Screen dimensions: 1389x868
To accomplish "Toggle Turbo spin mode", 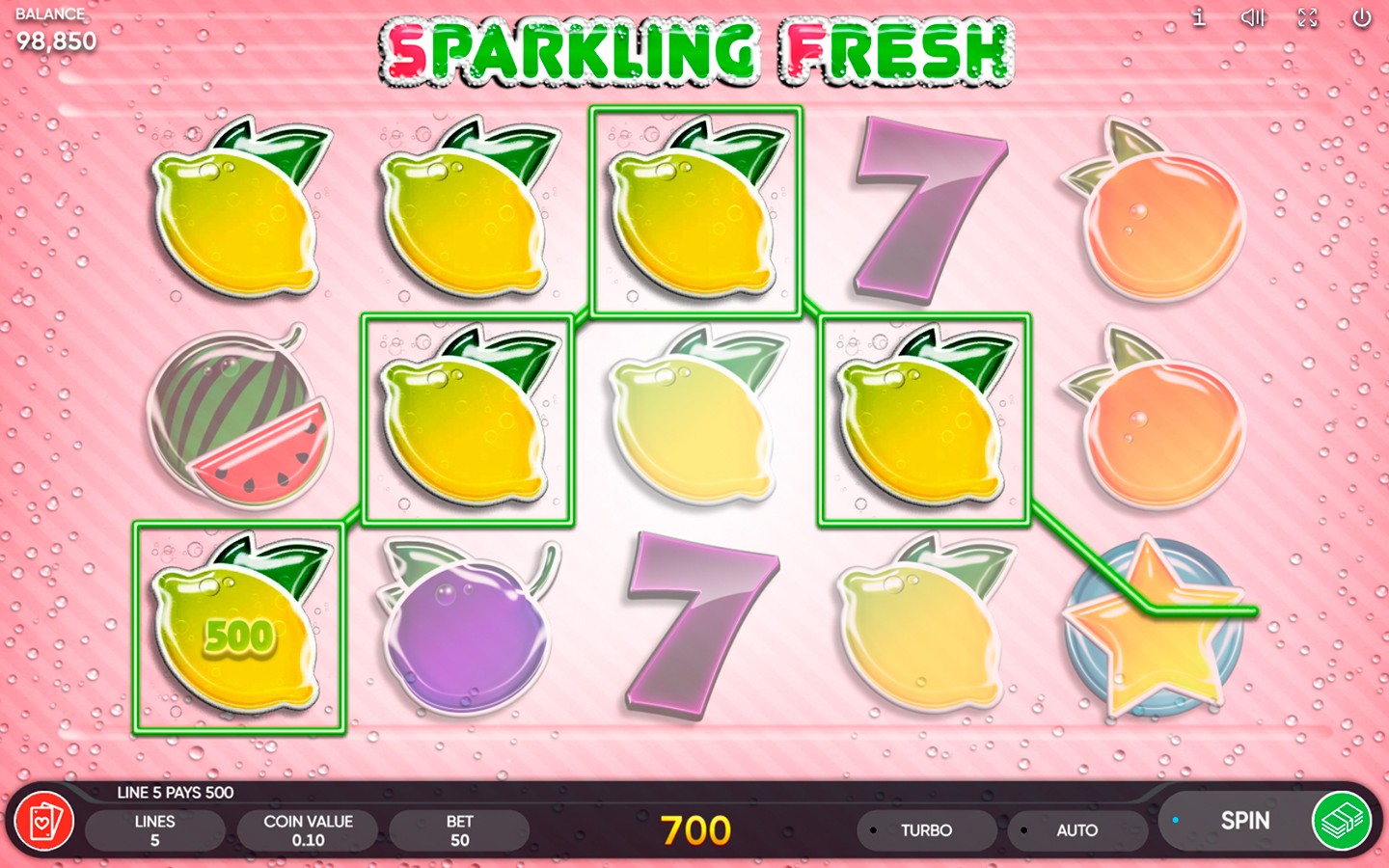I will tap(925, 830).
